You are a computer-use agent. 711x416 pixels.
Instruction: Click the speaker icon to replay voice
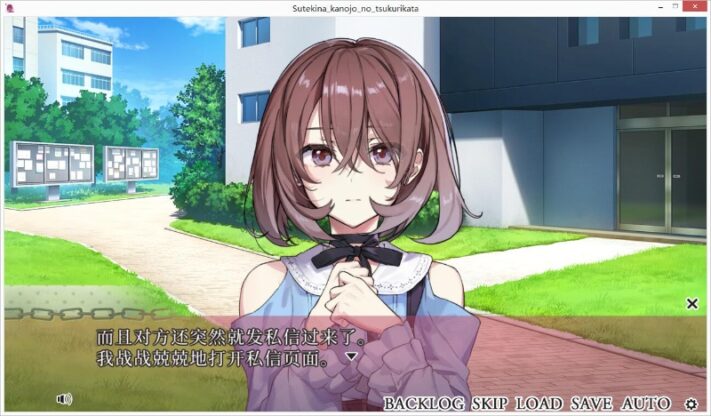click(x=65, y=399)
